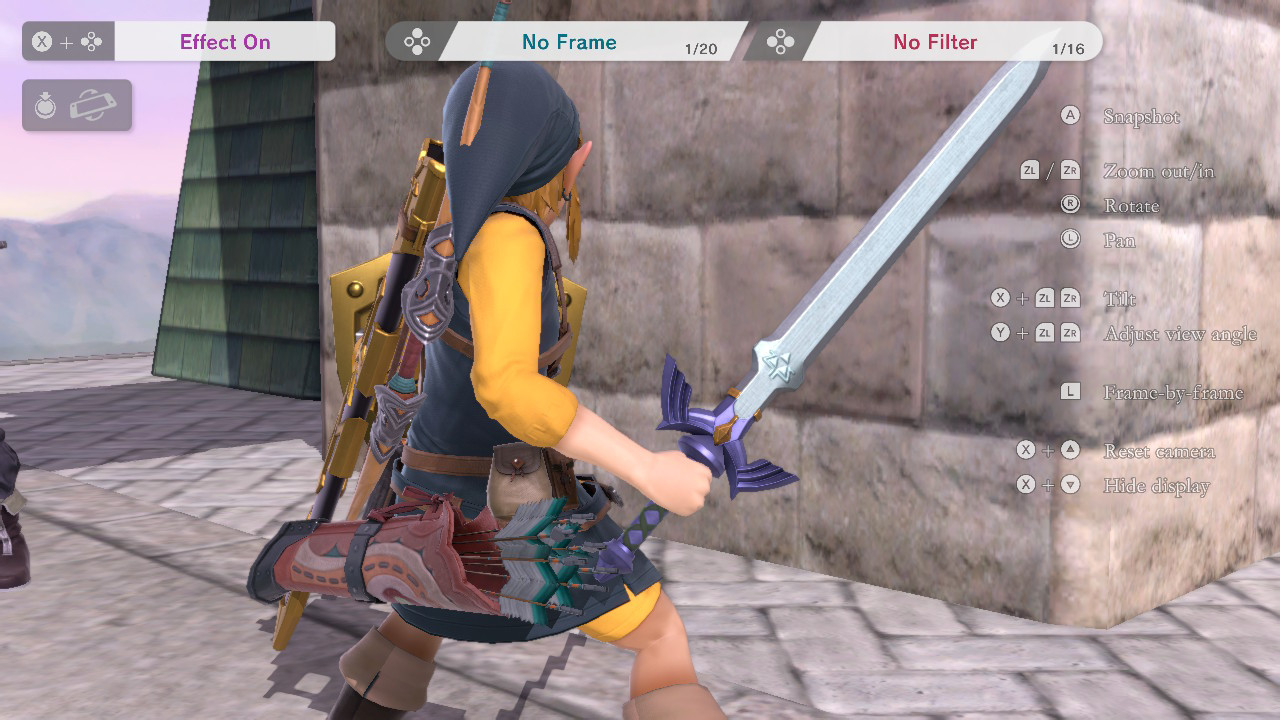Click the Y button icon next to Adjust view angle
Screen dimensions: 1280x720
click(1001, 332)
